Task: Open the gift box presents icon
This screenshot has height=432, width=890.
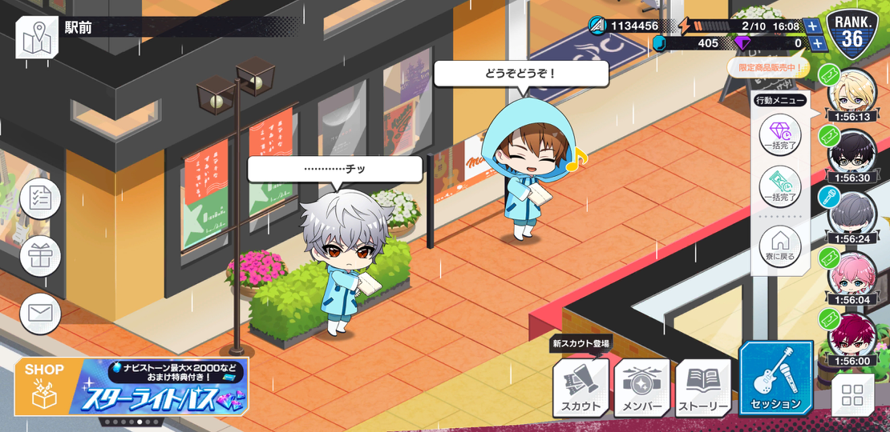Action: (x=40, y=256)
